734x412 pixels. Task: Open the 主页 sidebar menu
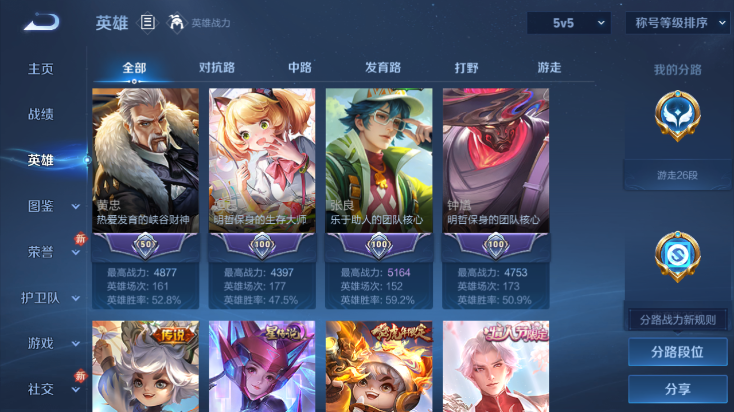coord(41,69)
